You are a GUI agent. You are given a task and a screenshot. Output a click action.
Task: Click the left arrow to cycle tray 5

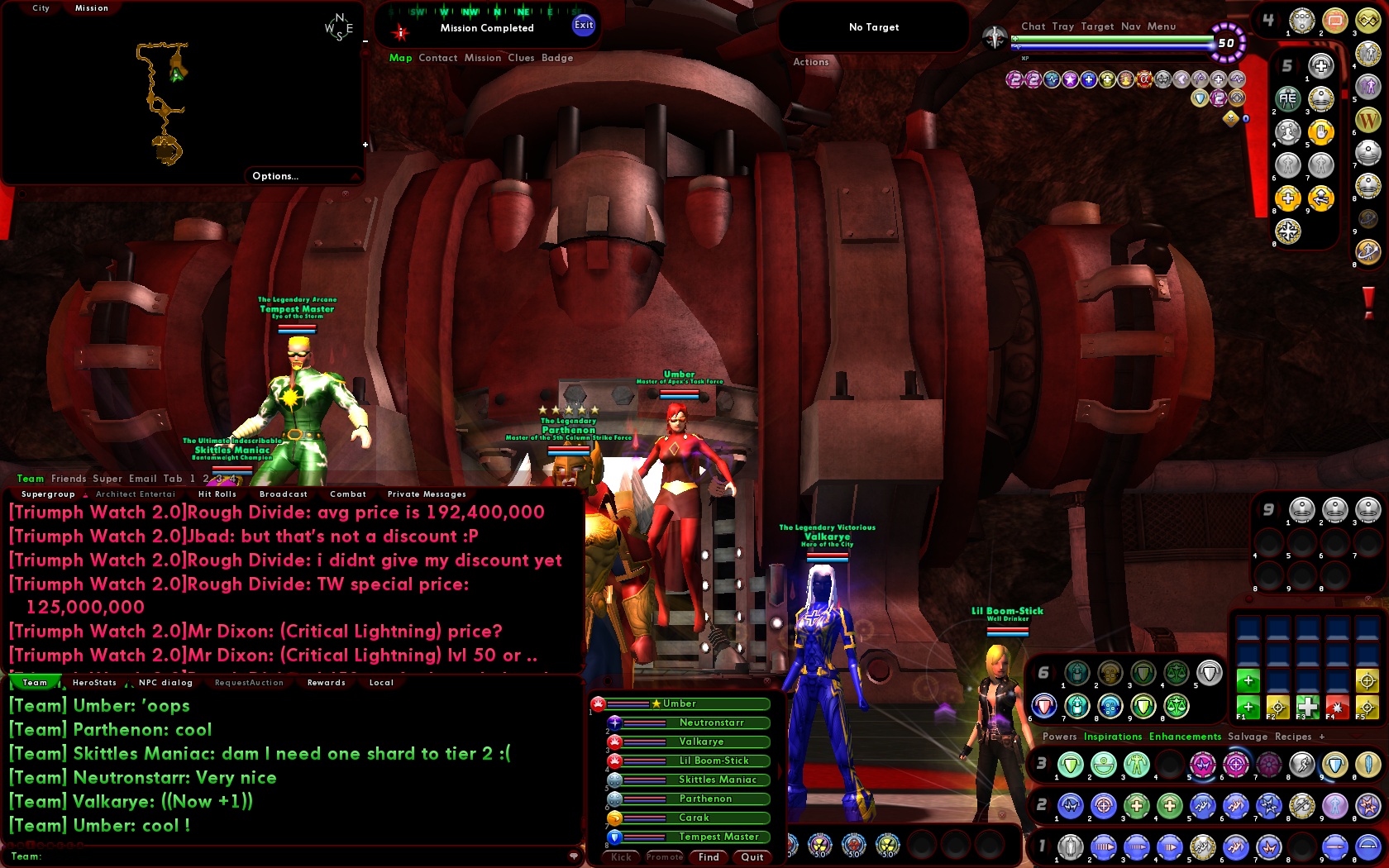click(x=1278, y=63)
